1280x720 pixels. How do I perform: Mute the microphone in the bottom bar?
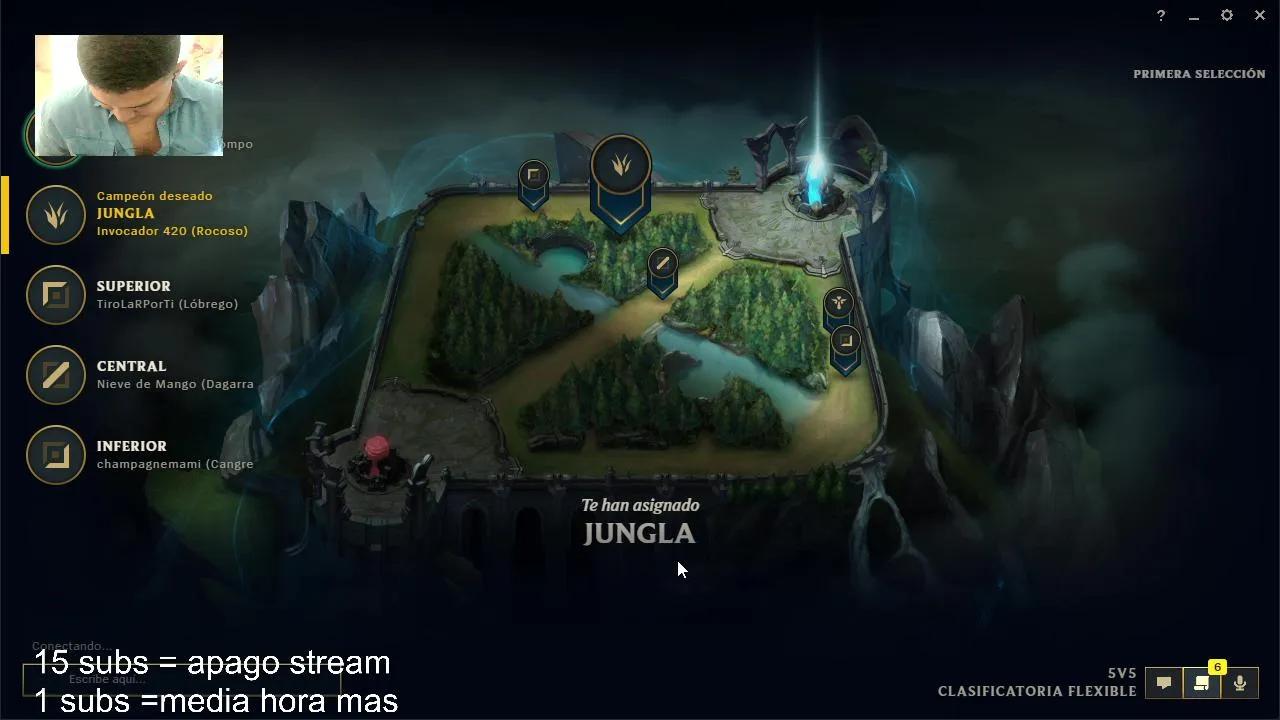(1240, 683)
